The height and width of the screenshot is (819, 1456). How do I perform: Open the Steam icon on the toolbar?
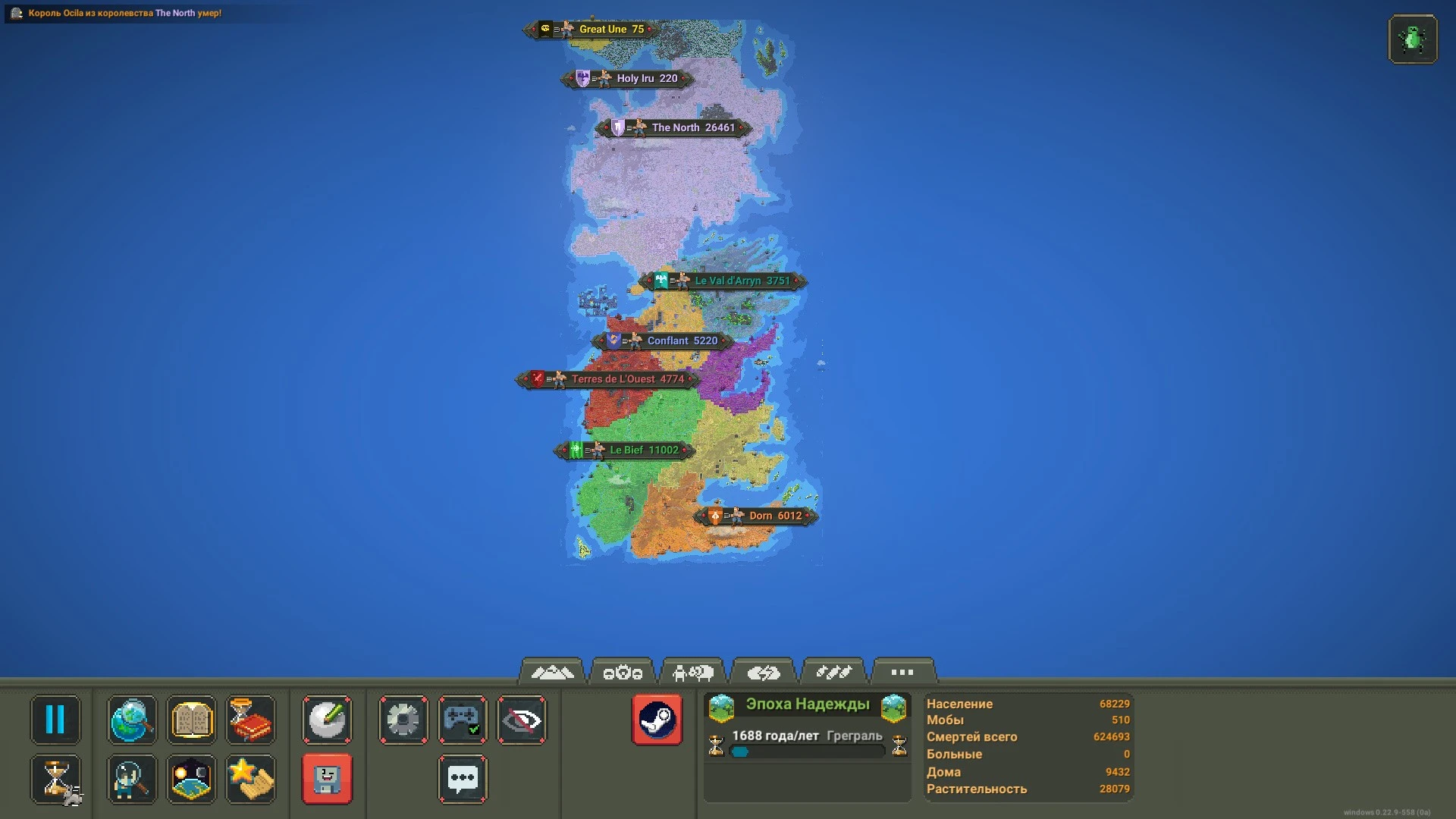click(x=657, y=720)
